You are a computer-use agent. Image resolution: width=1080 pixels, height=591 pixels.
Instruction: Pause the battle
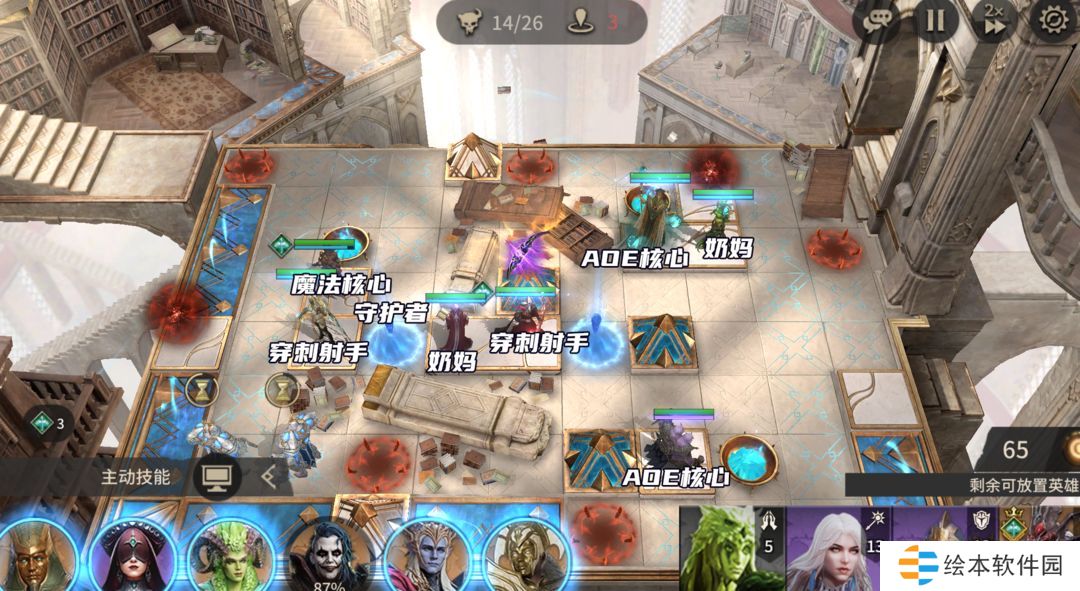(936, 21)
